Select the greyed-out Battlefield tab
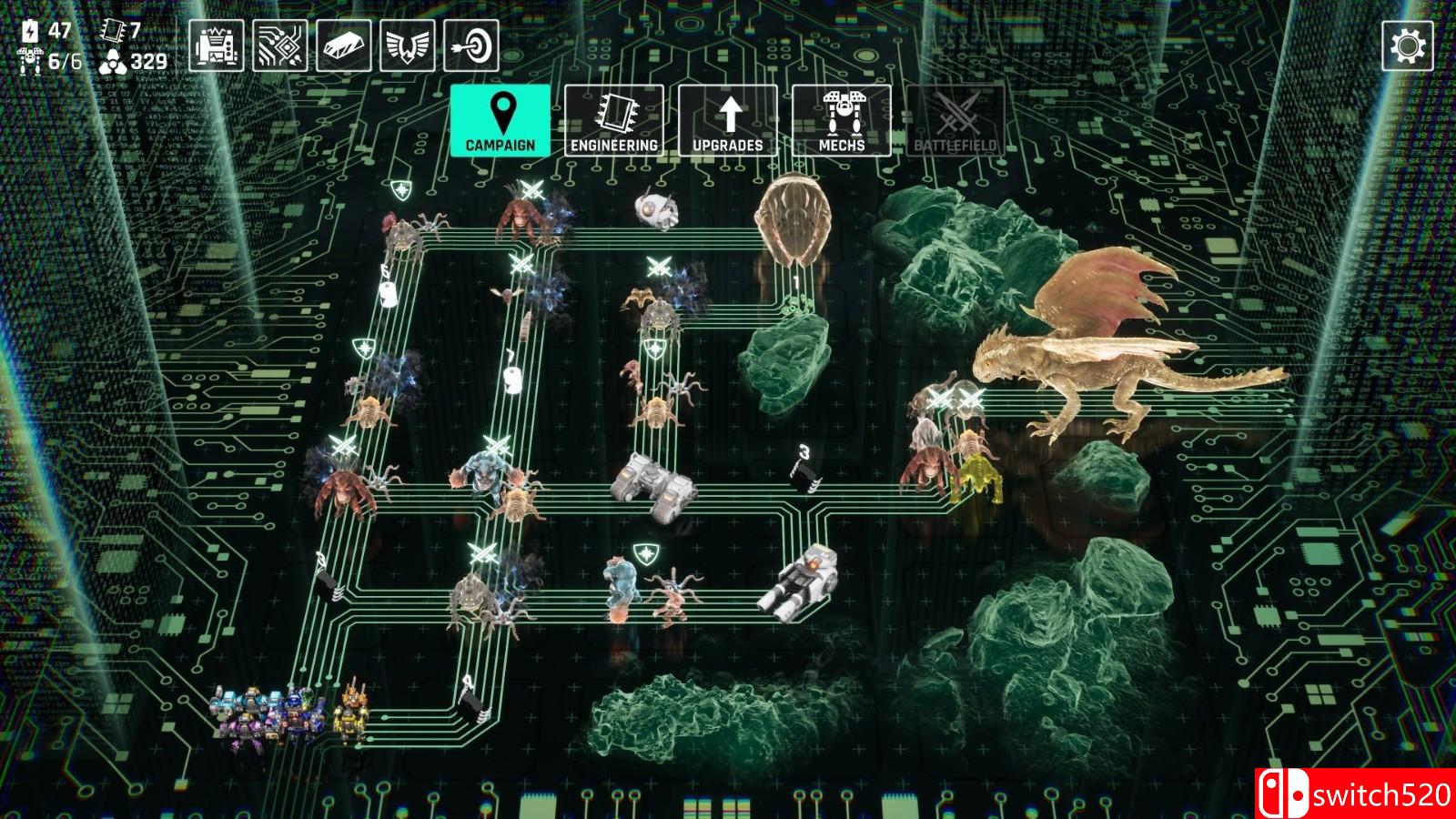The image size is (1456, 819). point(955,121)
